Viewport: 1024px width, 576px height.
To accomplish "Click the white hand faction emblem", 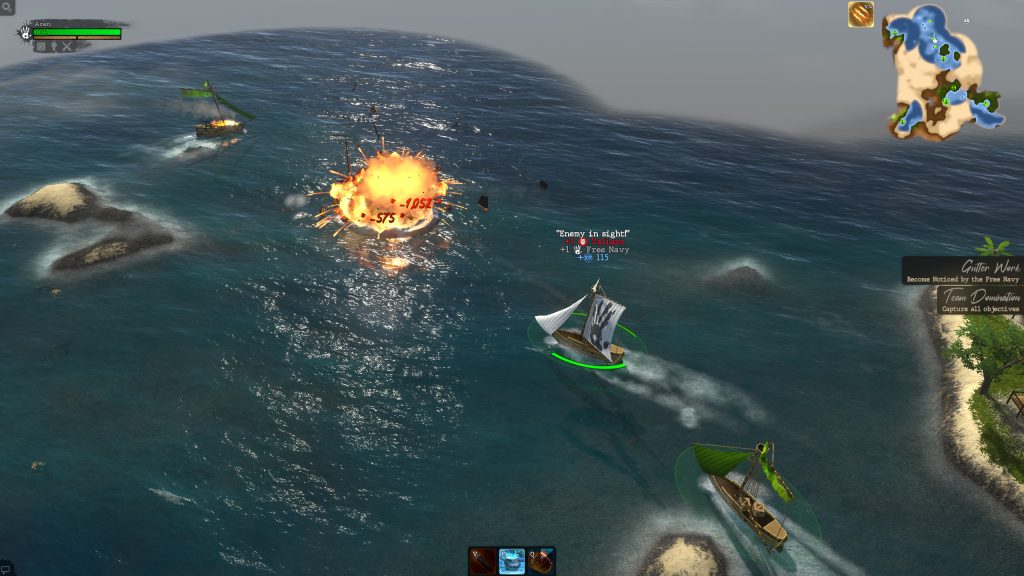I will tap(24, 33).
